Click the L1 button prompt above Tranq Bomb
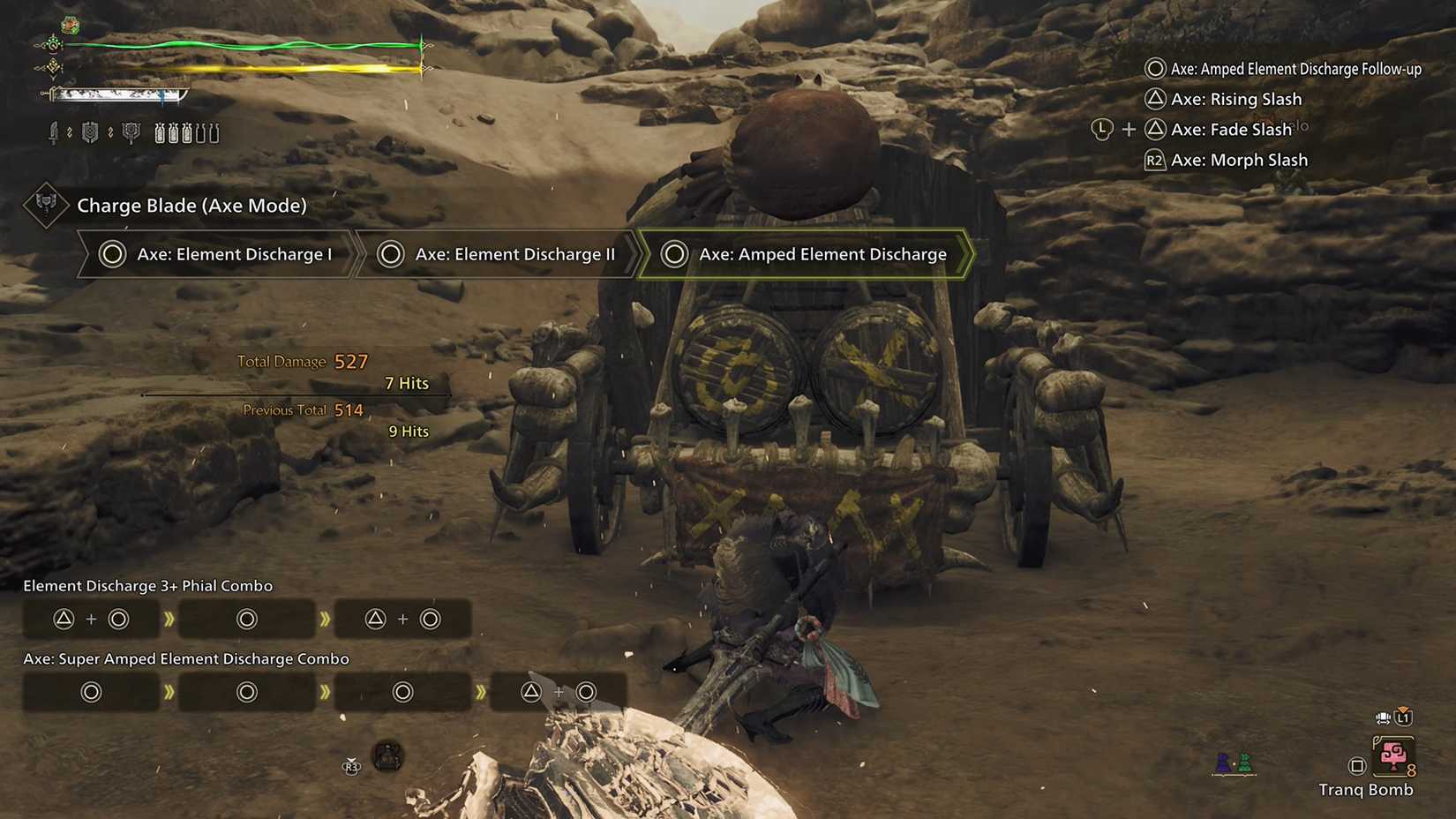Viewport: 1456px width, 819px height. [1403, 718]
